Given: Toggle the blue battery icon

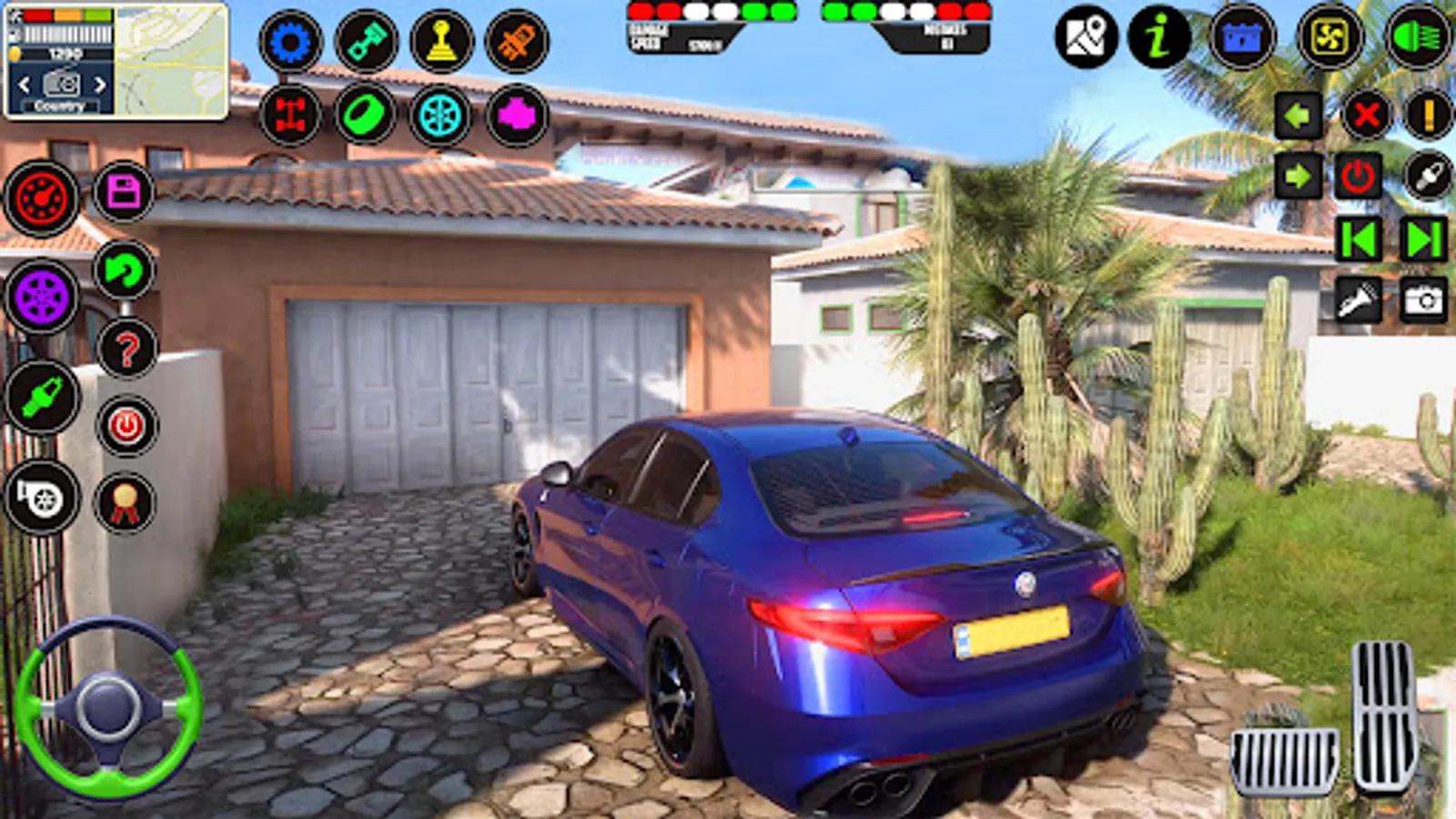Looking at the screenshot, I should click(1242, 37).
